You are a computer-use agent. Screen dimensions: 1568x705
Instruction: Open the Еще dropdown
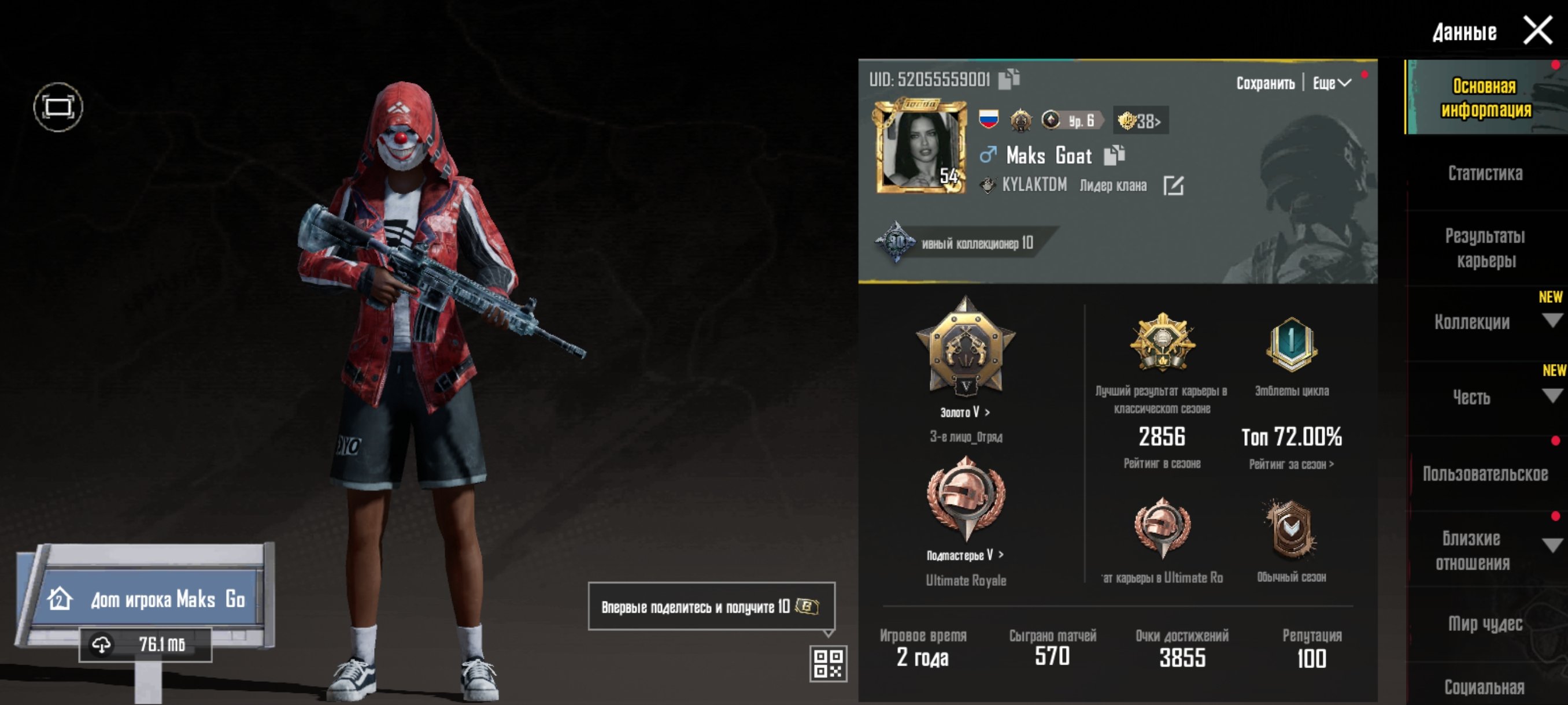1331,83
